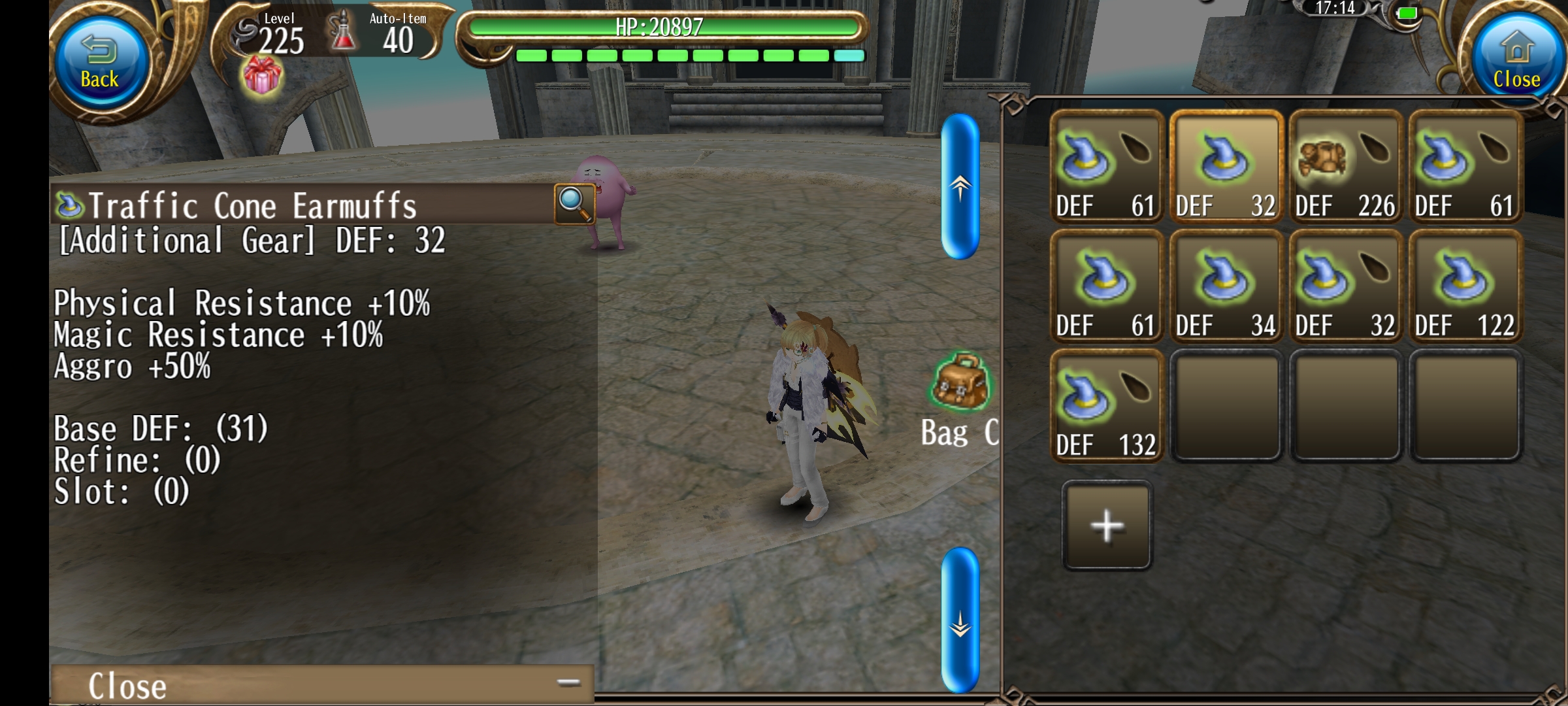Open the gift box icon
Image resolution: width=1568 pixels, height=706 pixels.
pyautogui.click(x=262, y=76)
